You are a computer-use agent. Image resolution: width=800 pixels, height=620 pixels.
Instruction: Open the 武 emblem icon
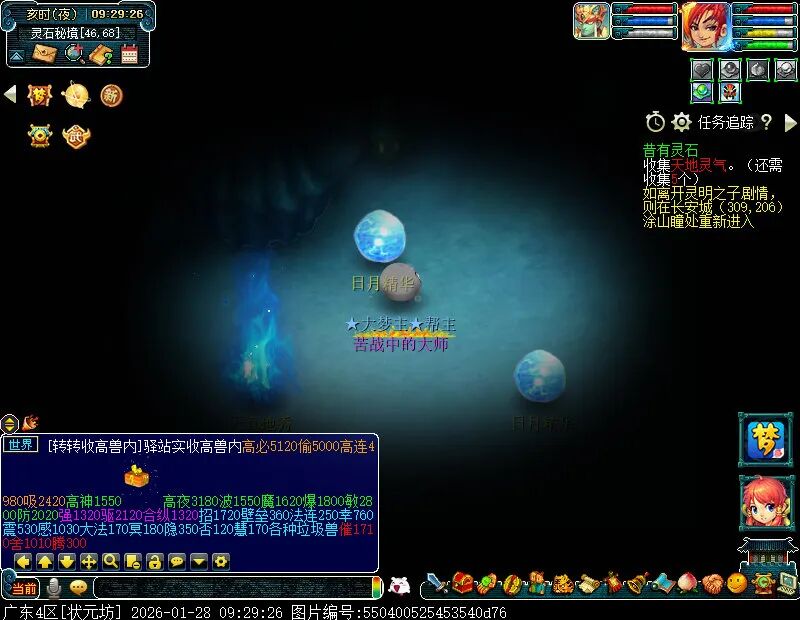[x=75, y=135]
